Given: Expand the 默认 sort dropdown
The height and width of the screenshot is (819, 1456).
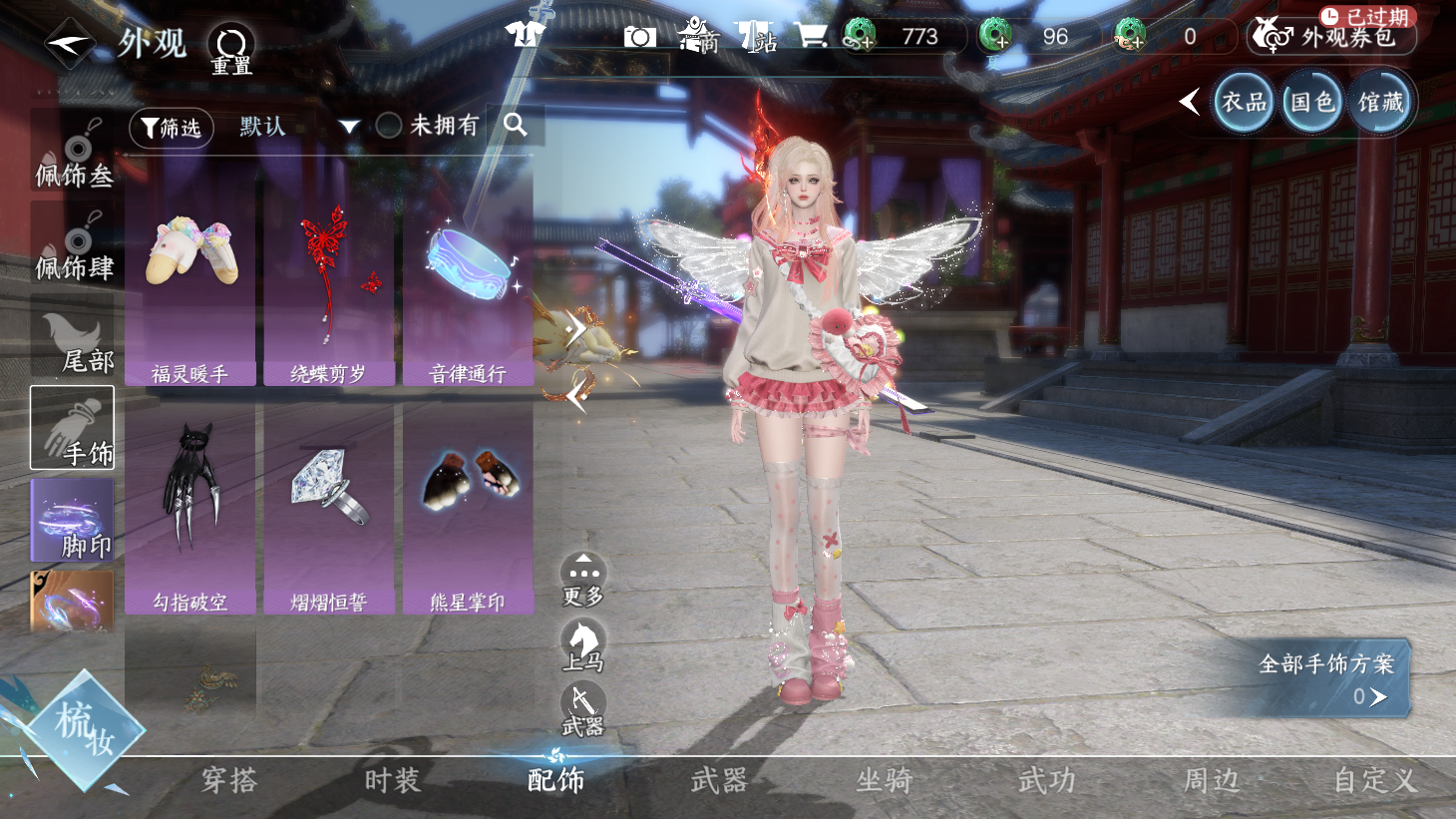Looking at the screenshot, I should tap(348, 127).
